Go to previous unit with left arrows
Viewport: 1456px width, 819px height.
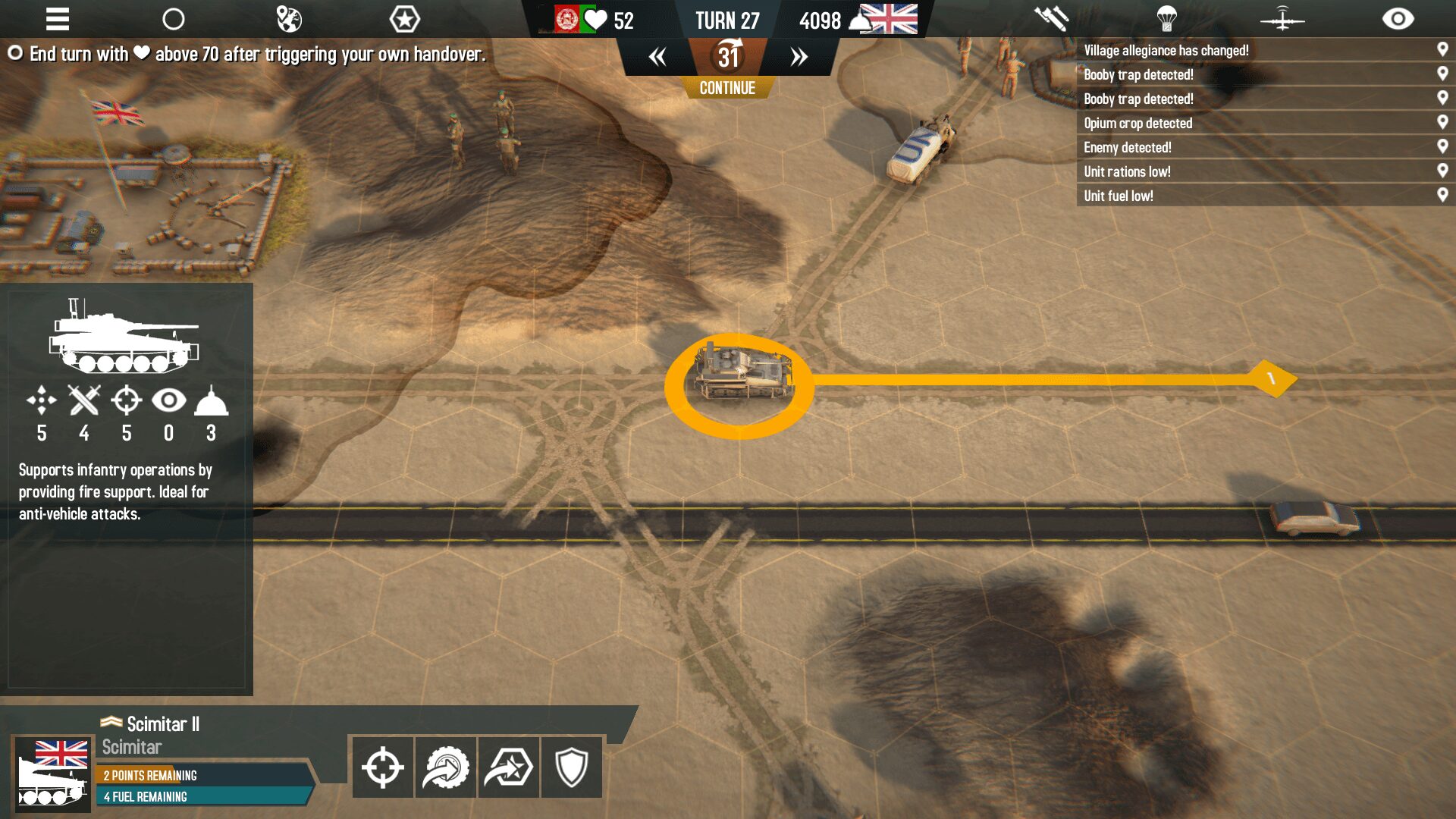point(657,57)
